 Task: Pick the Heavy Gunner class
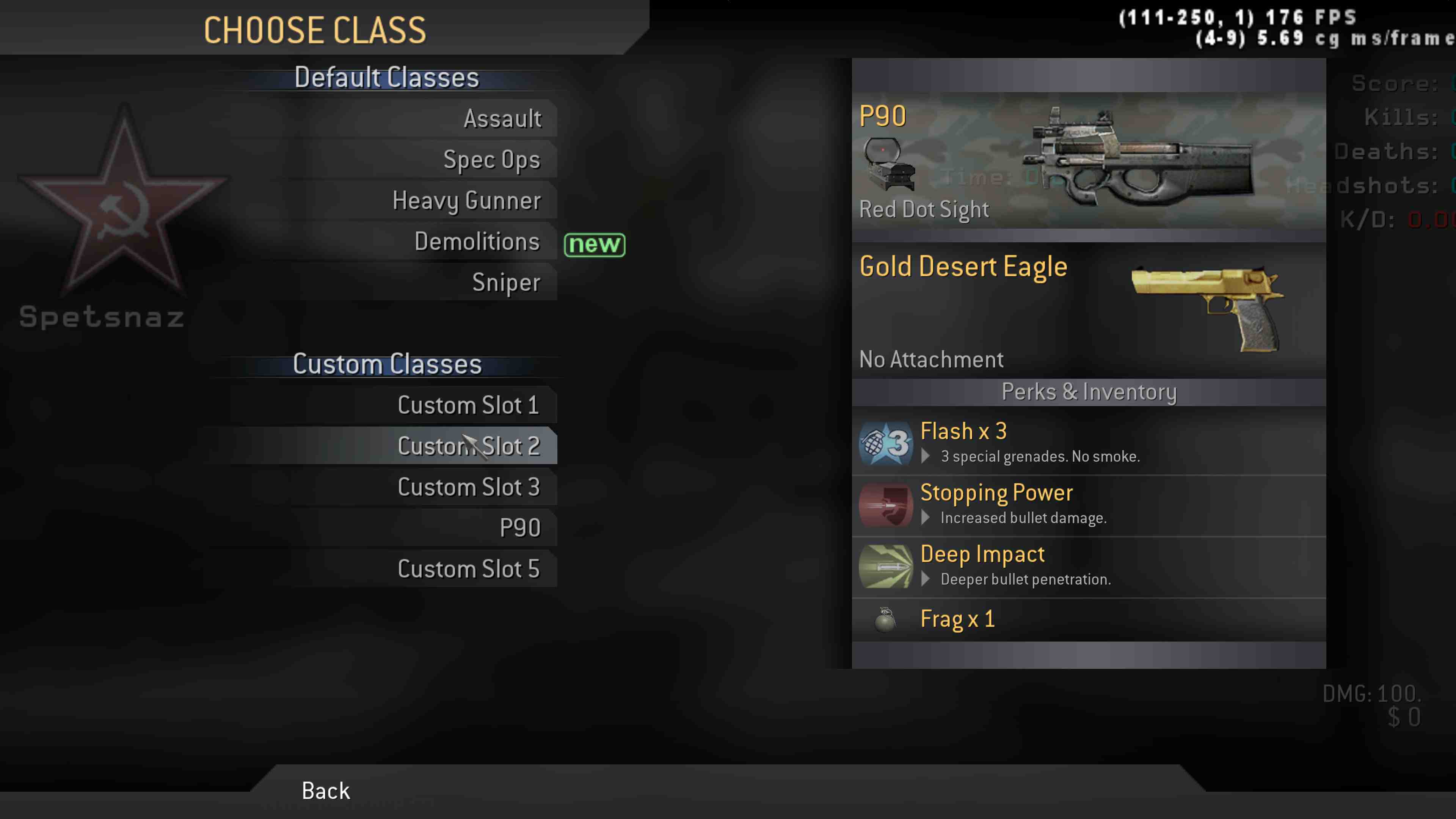(466, 201)
